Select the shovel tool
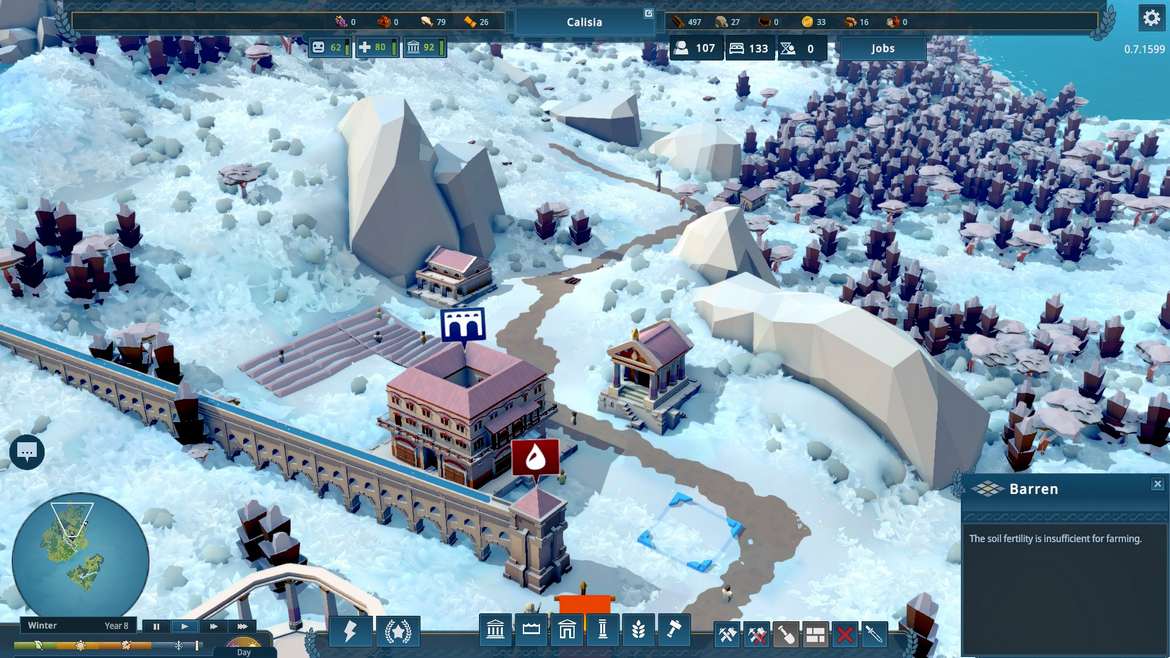1170x658 pixels. tap(786, 634)
